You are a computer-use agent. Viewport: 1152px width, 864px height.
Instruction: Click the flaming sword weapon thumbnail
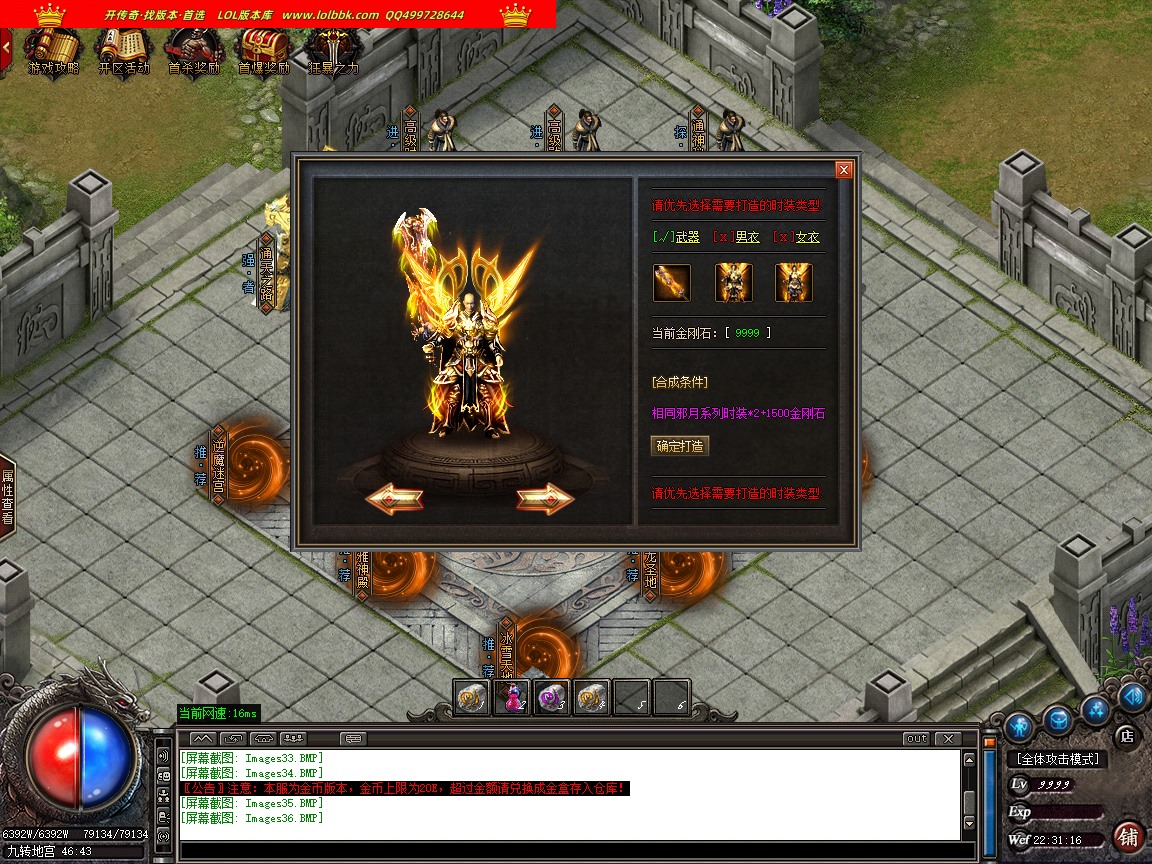(671, 283)
